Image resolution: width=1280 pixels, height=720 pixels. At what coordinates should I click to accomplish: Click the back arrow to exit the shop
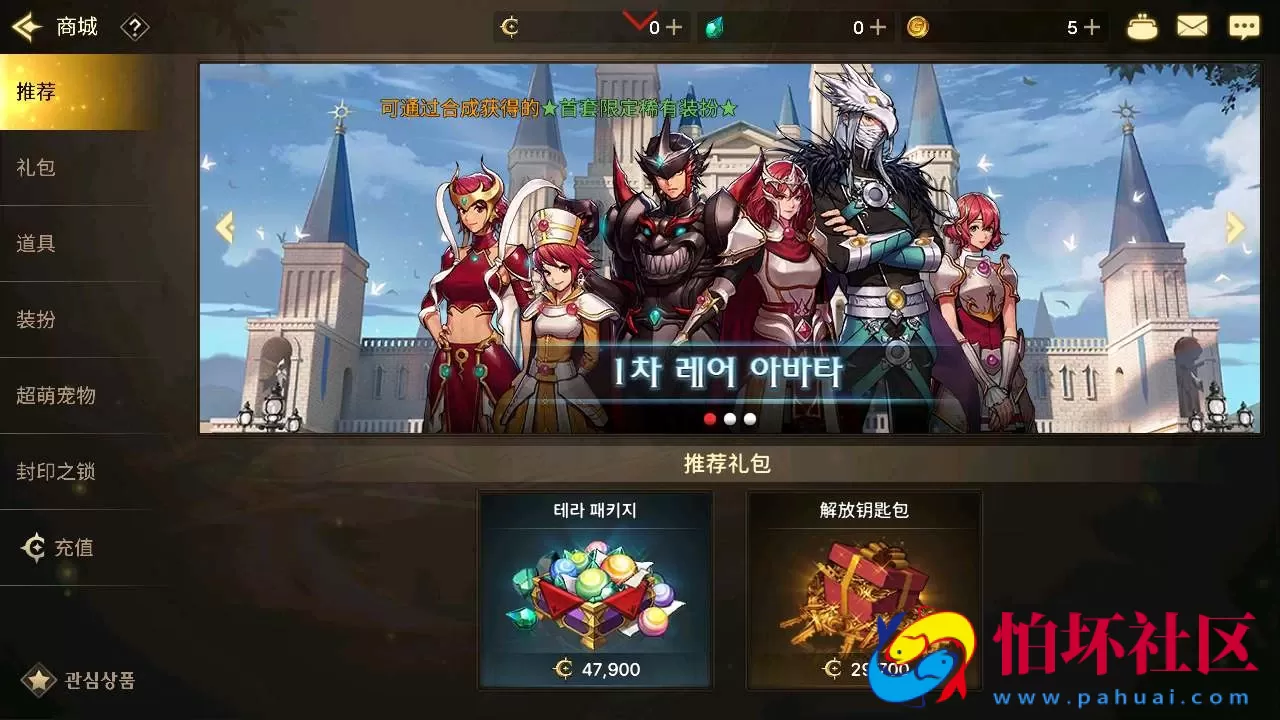tap(26, 26)
